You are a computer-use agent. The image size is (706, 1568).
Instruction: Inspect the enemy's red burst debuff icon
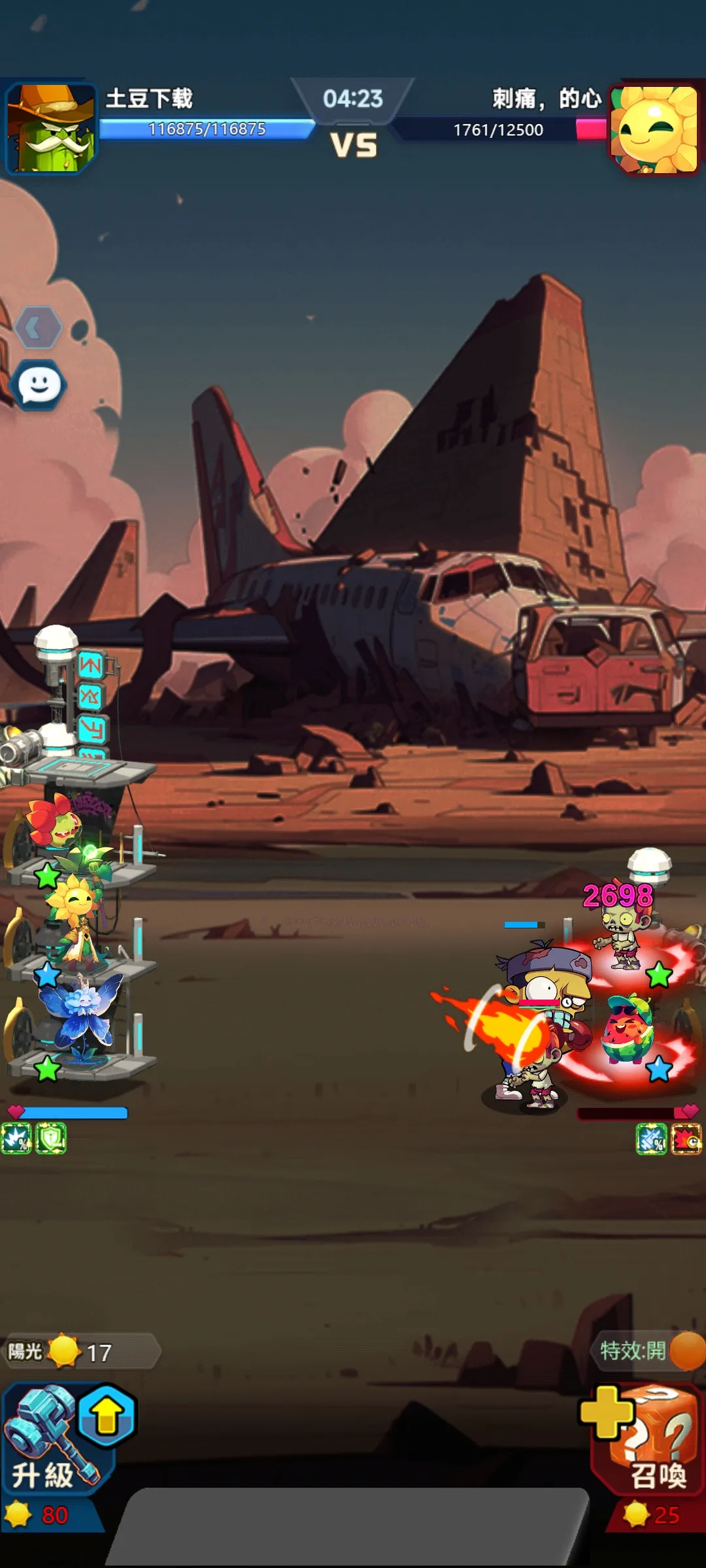686,1139
